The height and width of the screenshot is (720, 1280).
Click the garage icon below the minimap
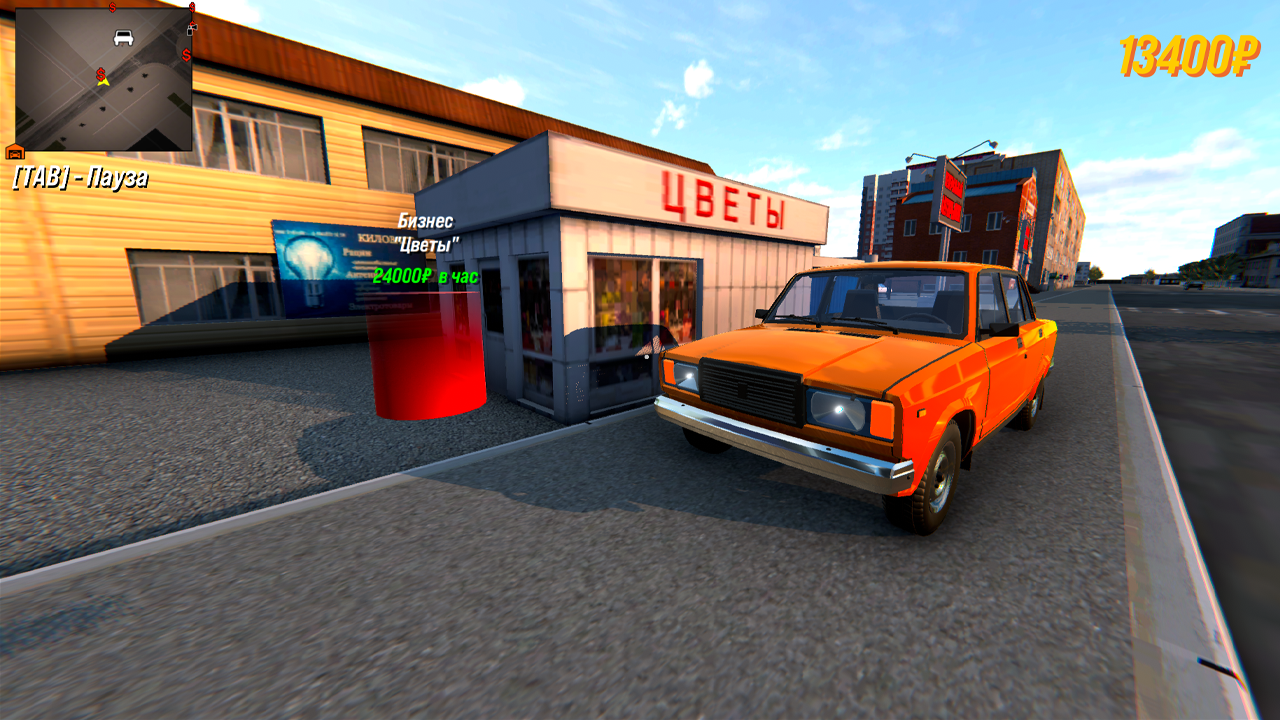point(14,154)
